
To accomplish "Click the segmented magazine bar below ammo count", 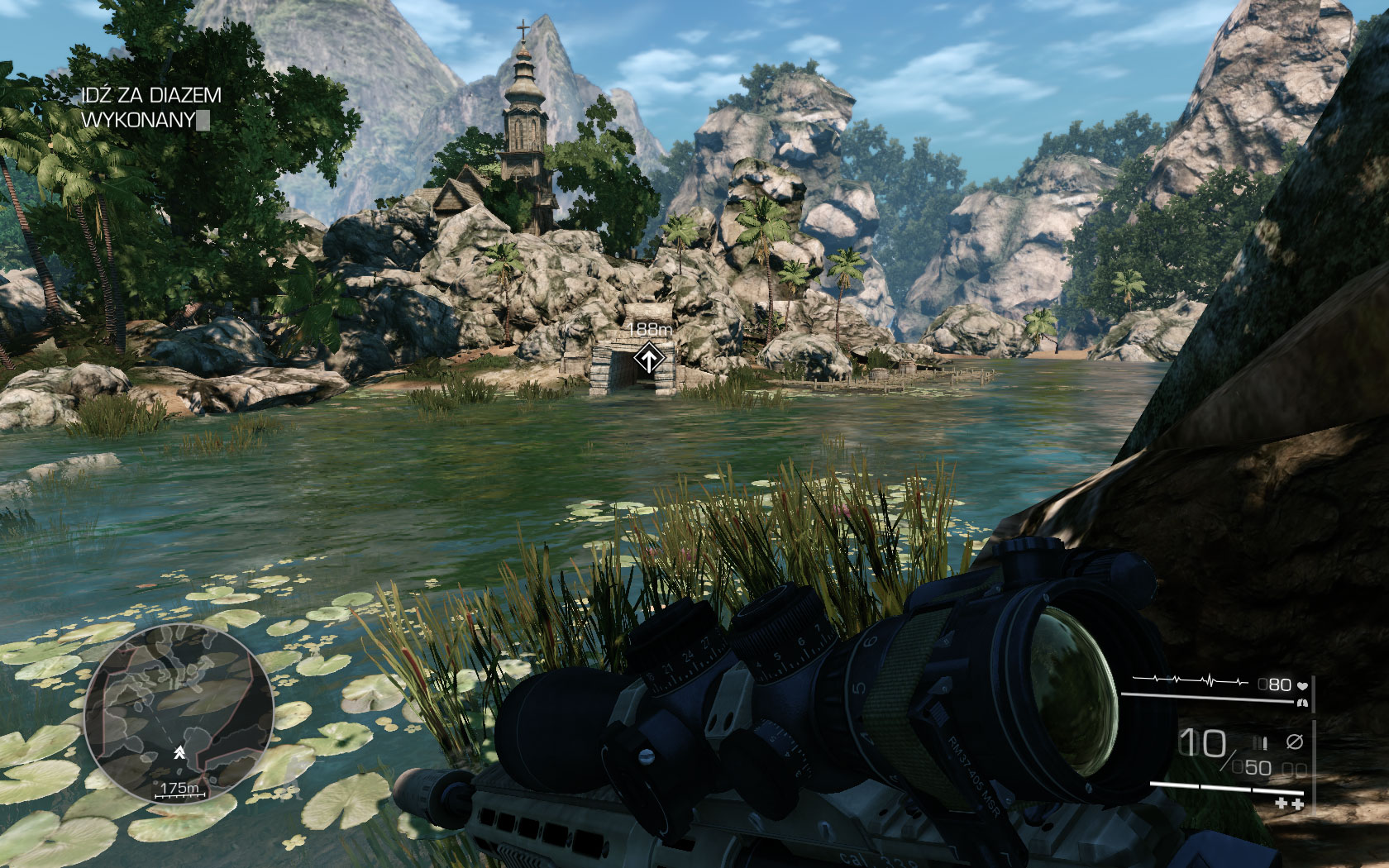I will click(1227, 789).
